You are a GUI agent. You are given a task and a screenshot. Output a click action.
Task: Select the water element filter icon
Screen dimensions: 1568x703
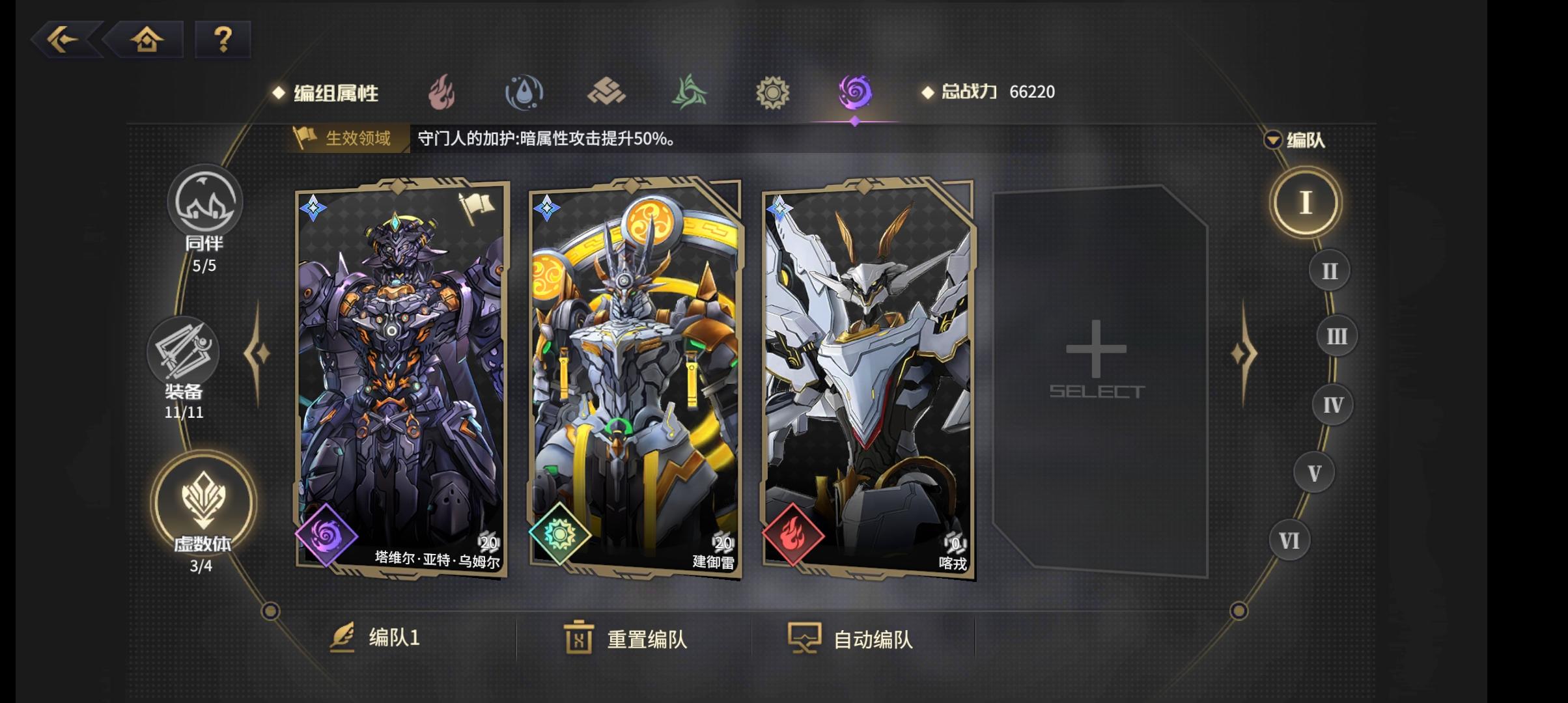click(525, 92)
